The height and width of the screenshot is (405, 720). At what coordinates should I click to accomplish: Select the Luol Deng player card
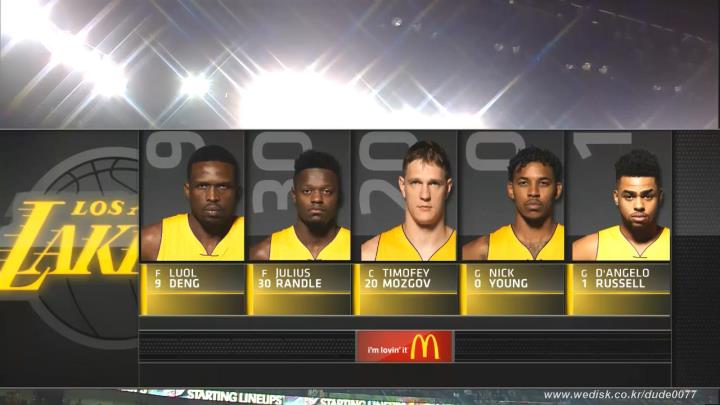pos(193,220)
